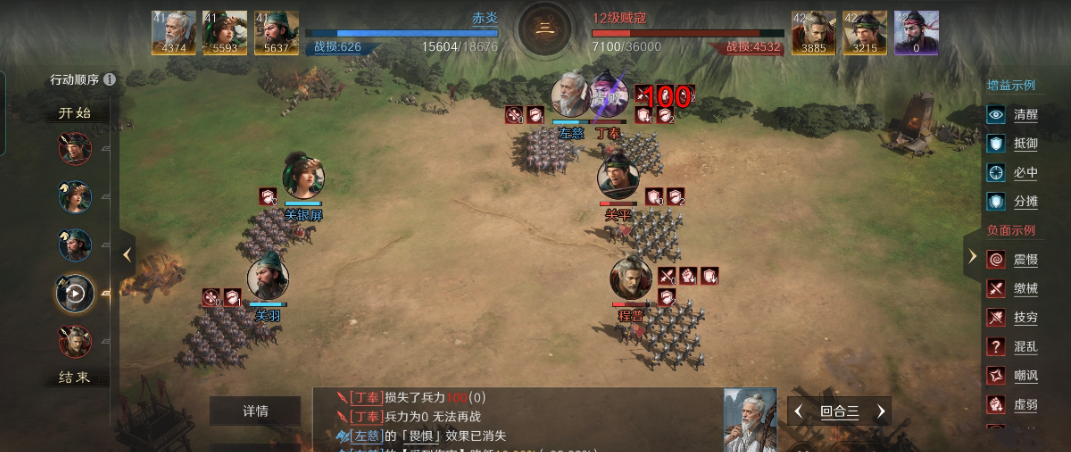The height and width of the screenshot is (452, 1071).
Task: Expand the status legend panel arrow
Action: click(x=972, y=256)
